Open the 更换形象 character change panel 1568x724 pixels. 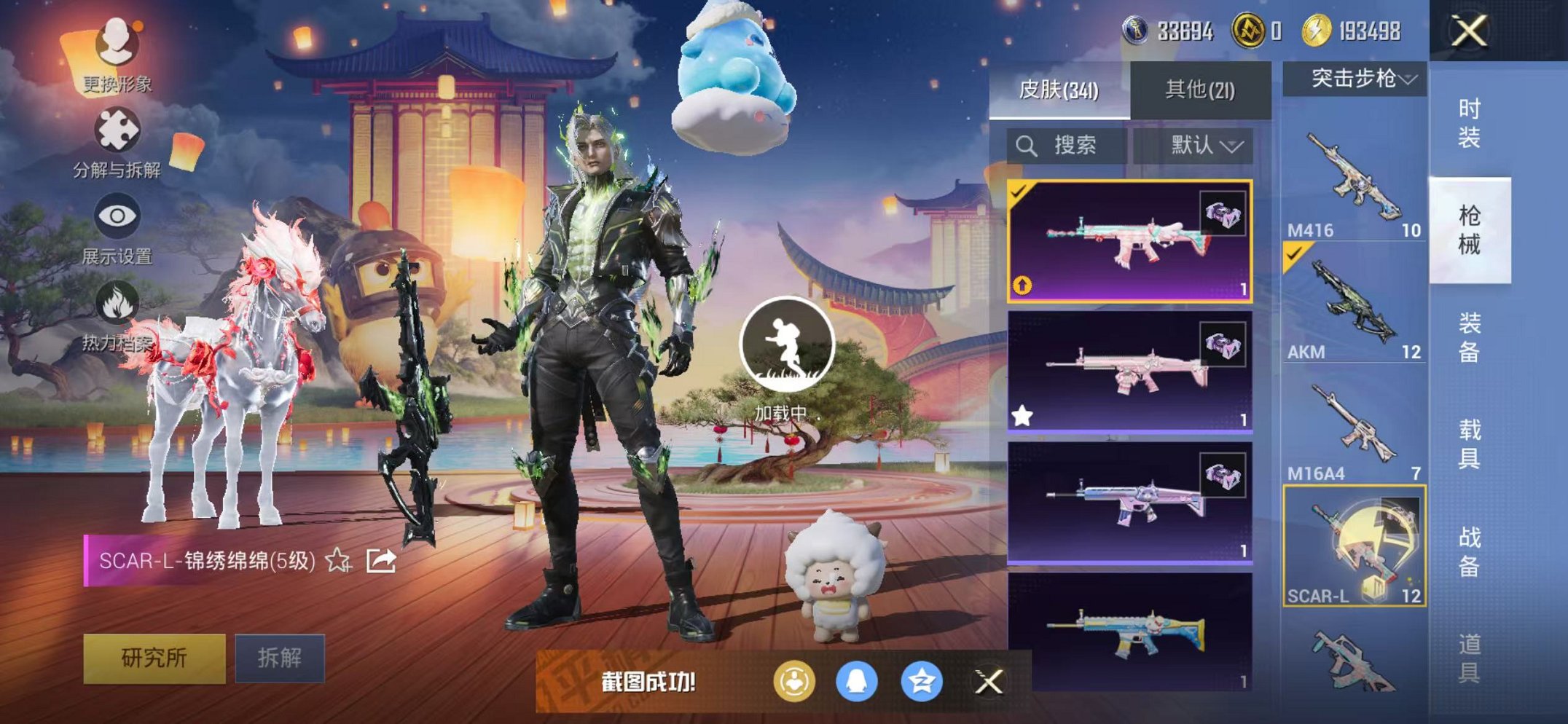coord(117,45)
